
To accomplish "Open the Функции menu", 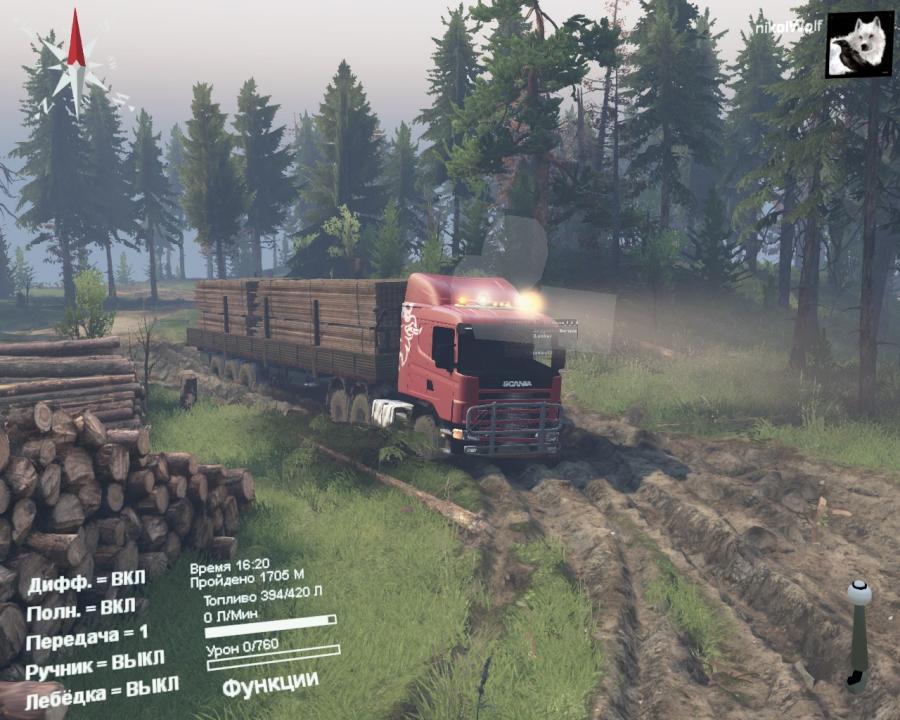I will click(x=270, y=685).
